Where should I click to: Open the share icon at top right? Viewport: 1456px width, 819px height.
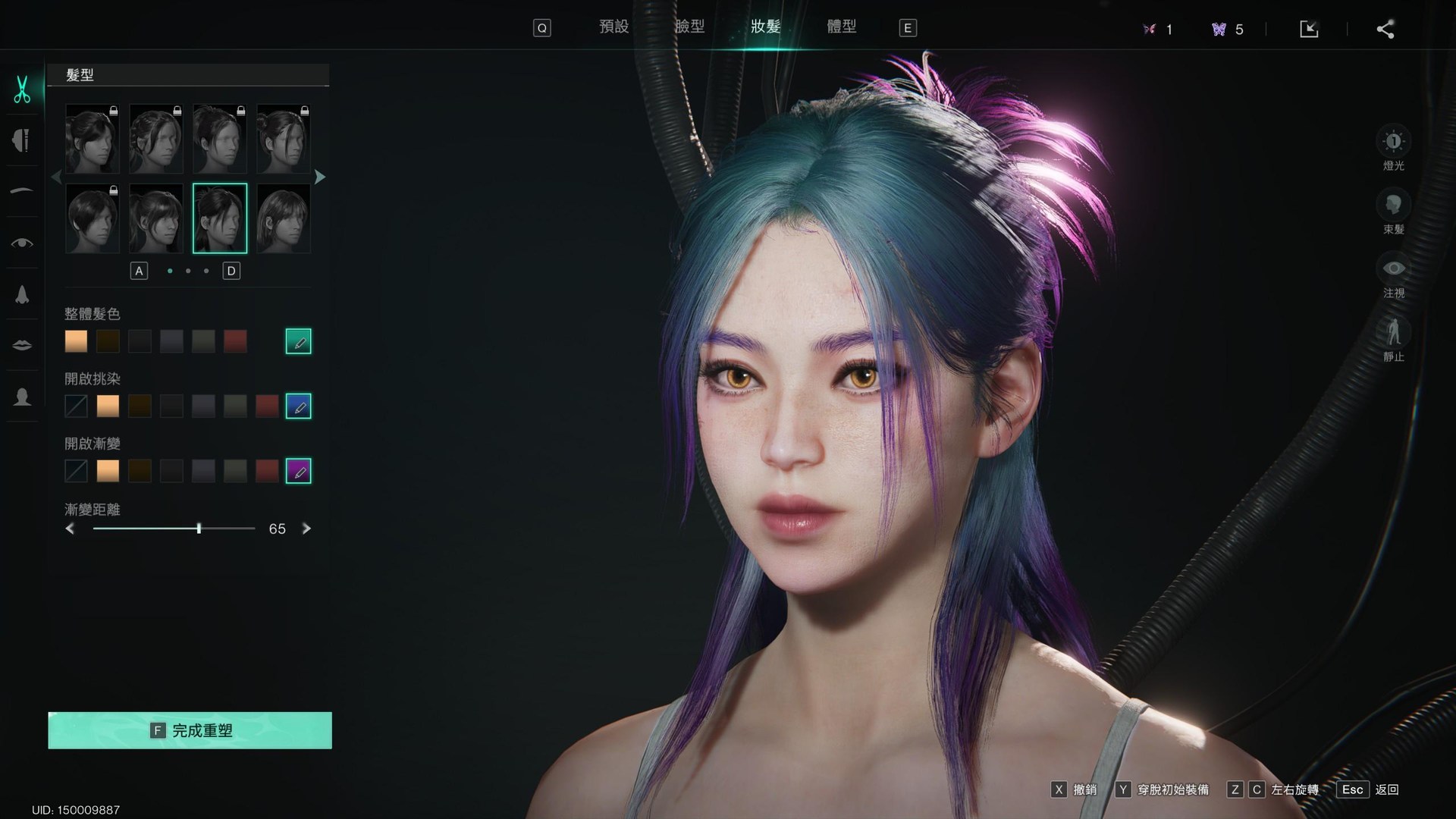[x=1385, y=30]
